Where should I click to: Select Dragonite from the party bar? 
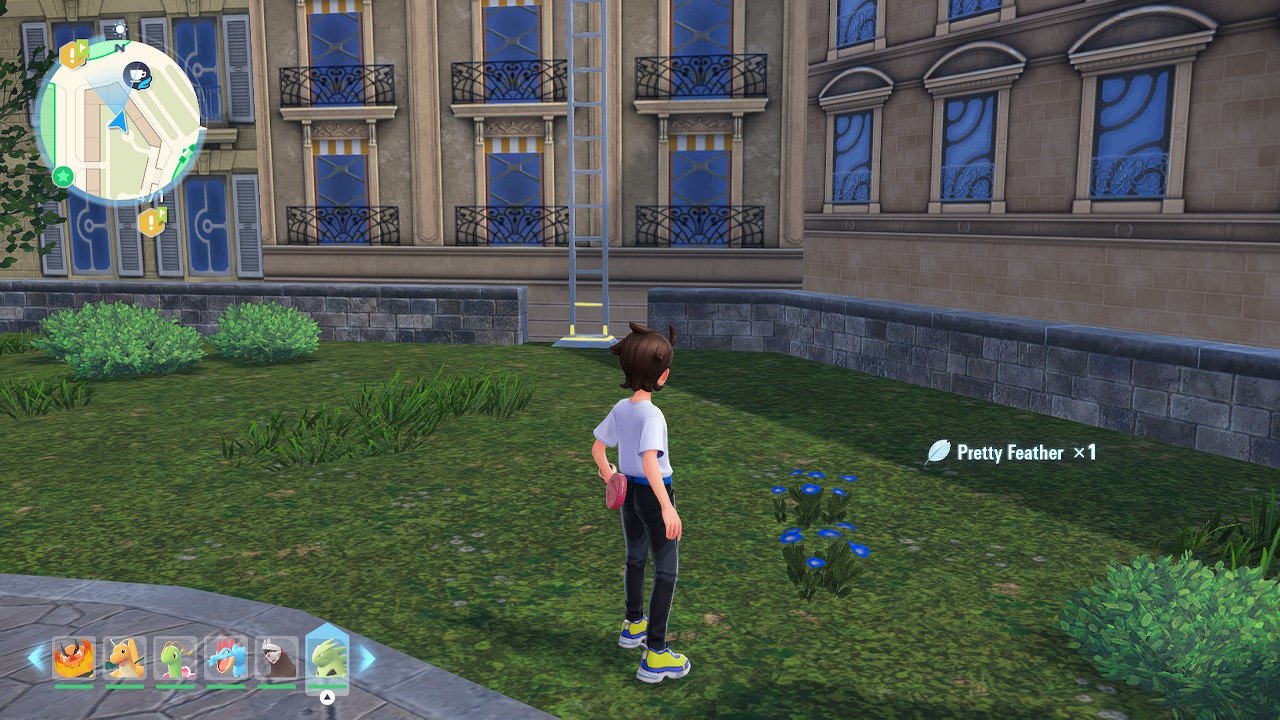click(x=125, y=659)
